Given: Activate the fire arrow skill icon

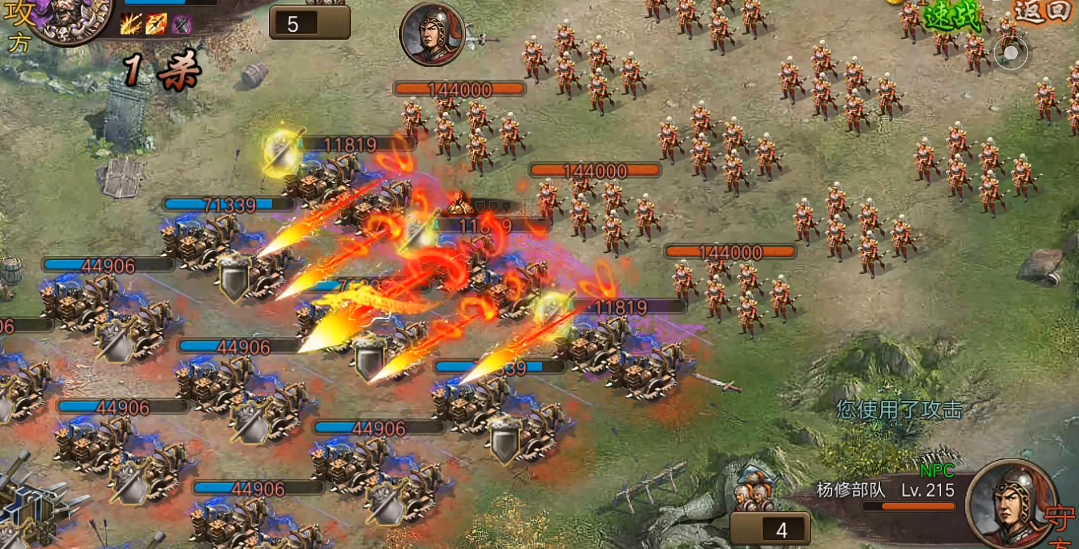Looking at the screenshot, I should [156, 24].
